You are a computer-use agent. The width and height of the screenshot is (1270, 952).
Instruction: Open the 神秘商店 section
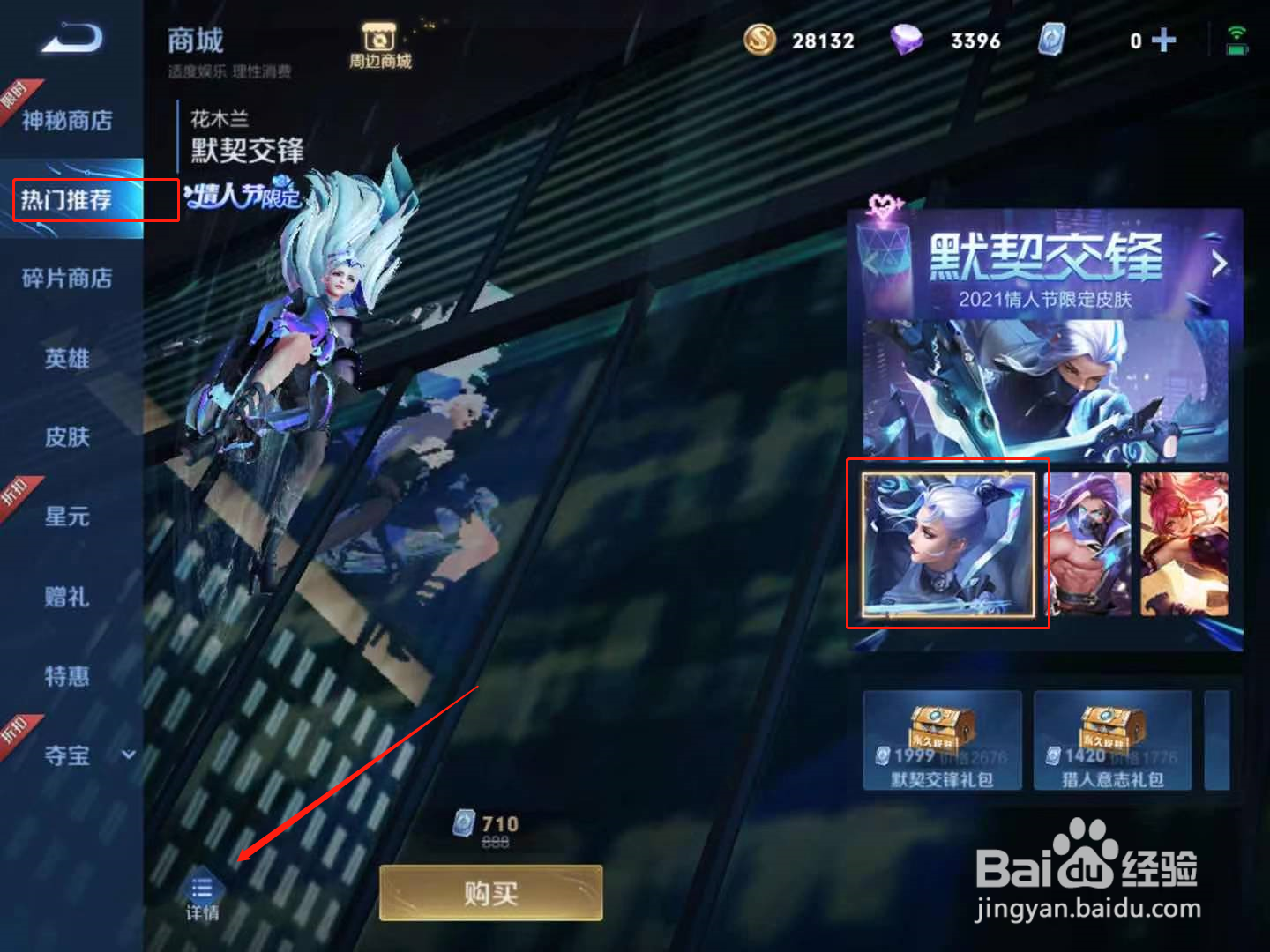[x=66, y=121]
